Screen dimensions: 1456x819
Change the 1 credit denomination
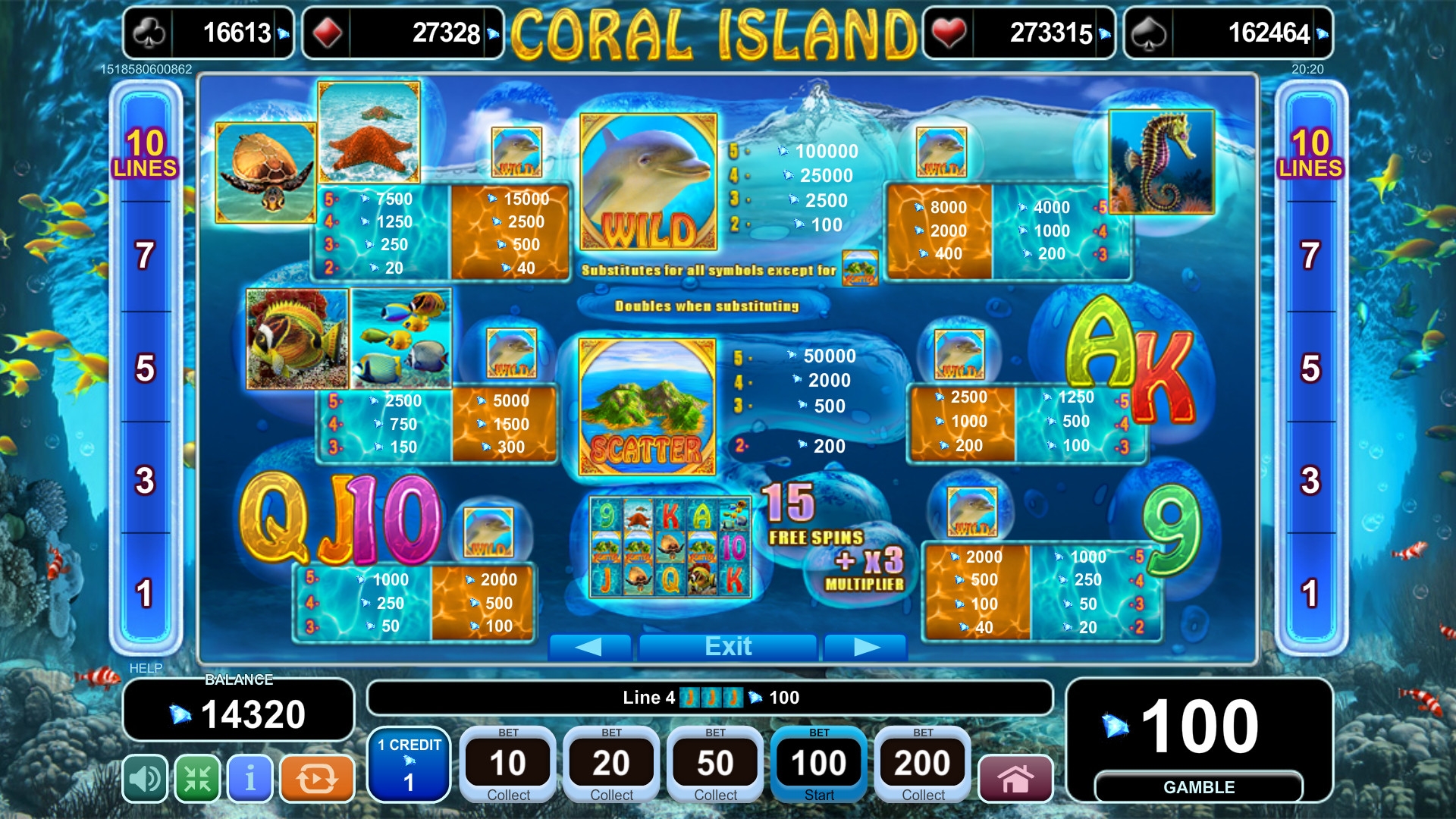click(409, 764)
